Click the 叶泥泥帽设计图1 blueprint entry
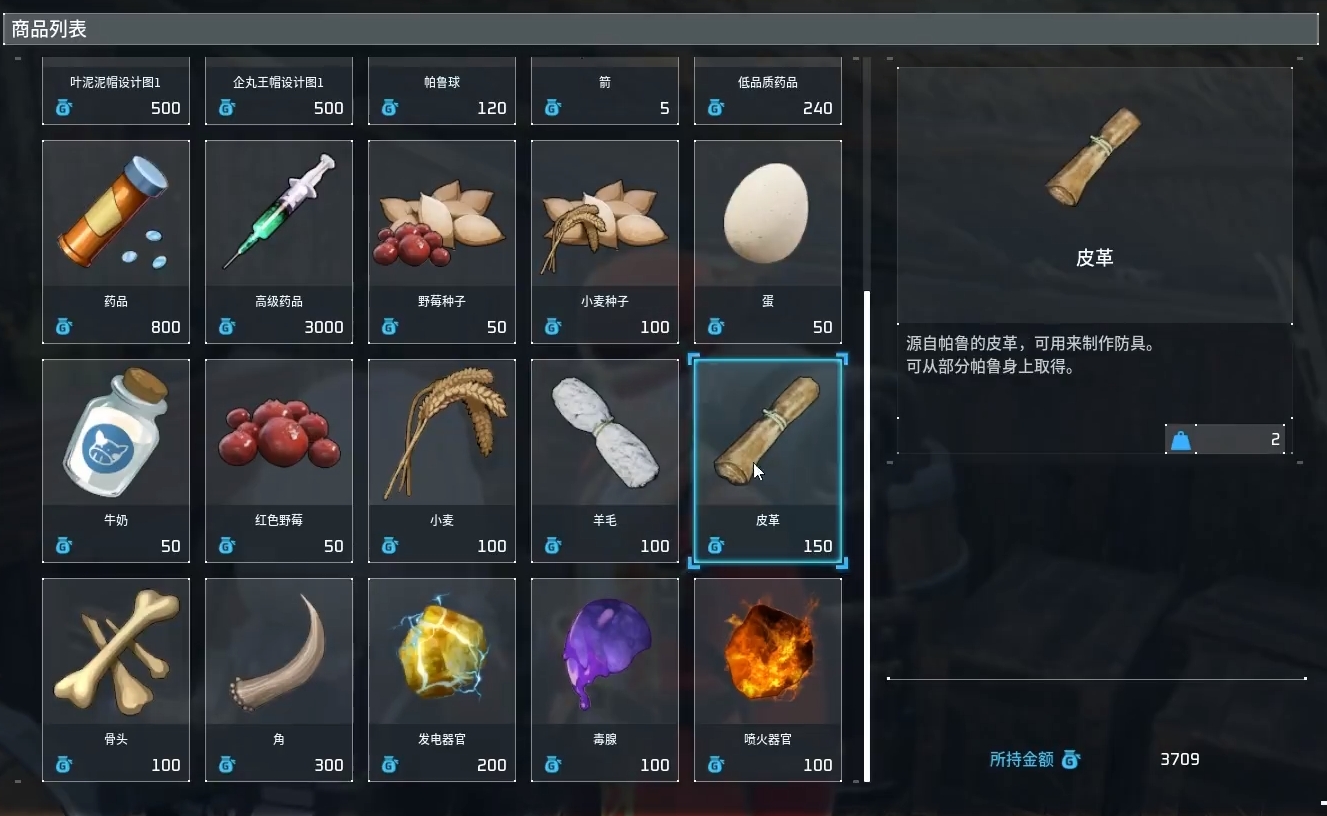The height and width of the screenshot is (816, 1327). click(x=116, y=91)
